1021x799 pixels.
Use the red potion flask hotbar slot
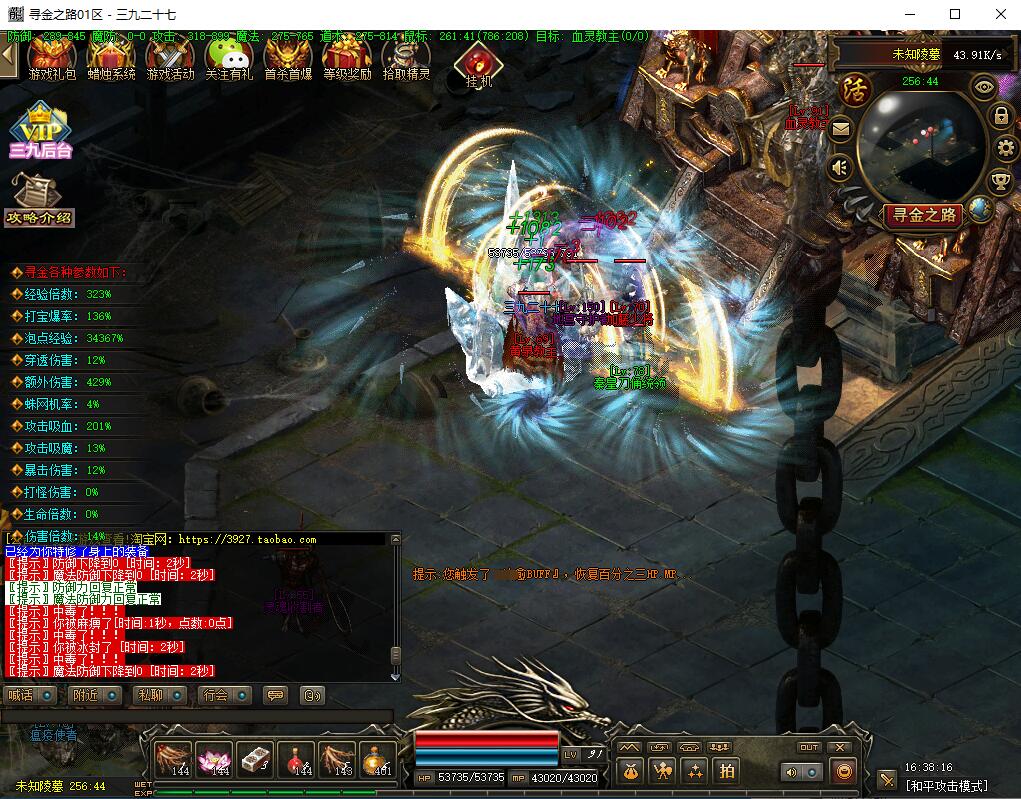click(x=295, y=761)
